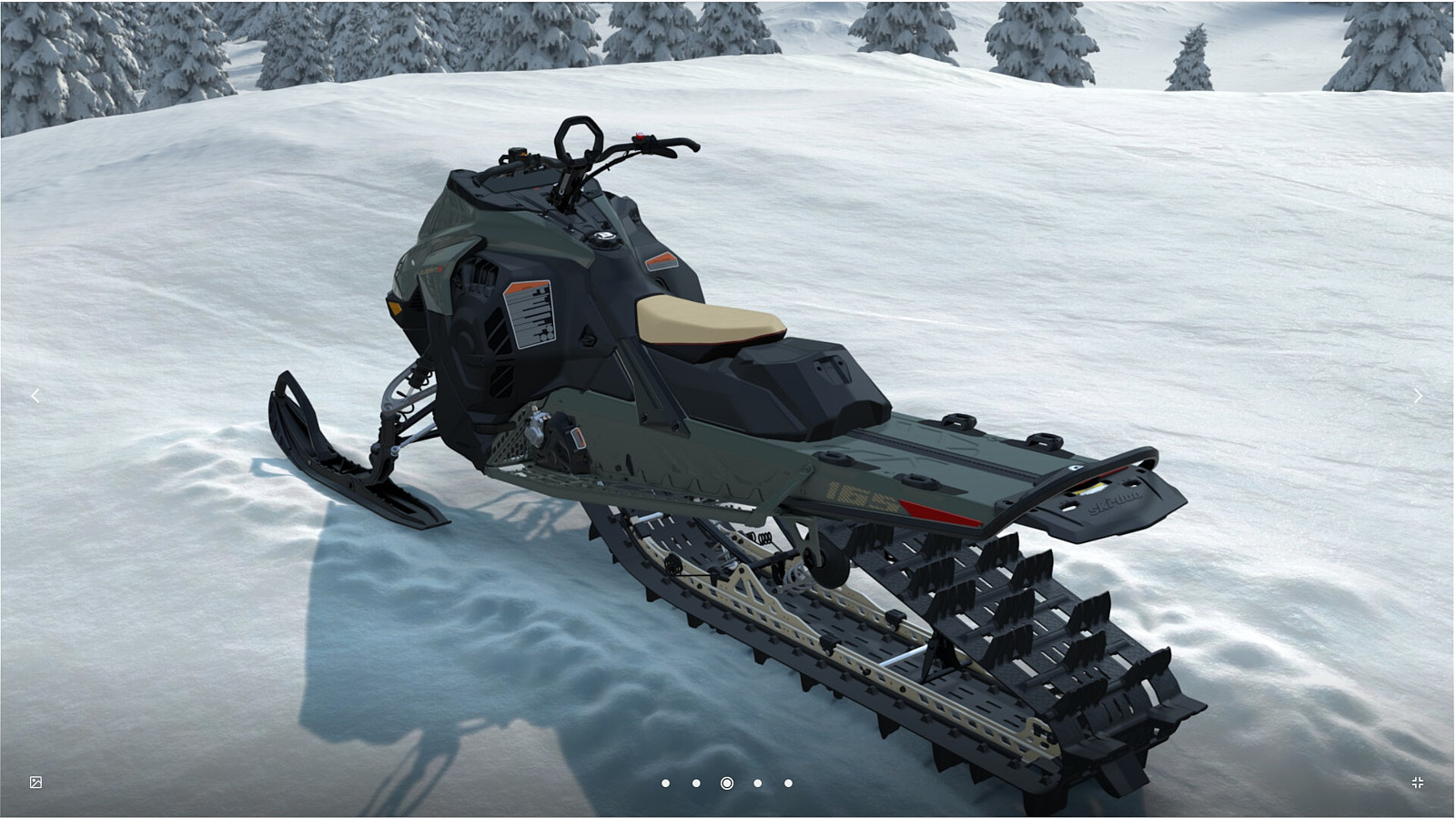Viewport: 1456px width, 818px height.
Task: Click the previous-slide chevron arrow
Action: coord(36,395)
